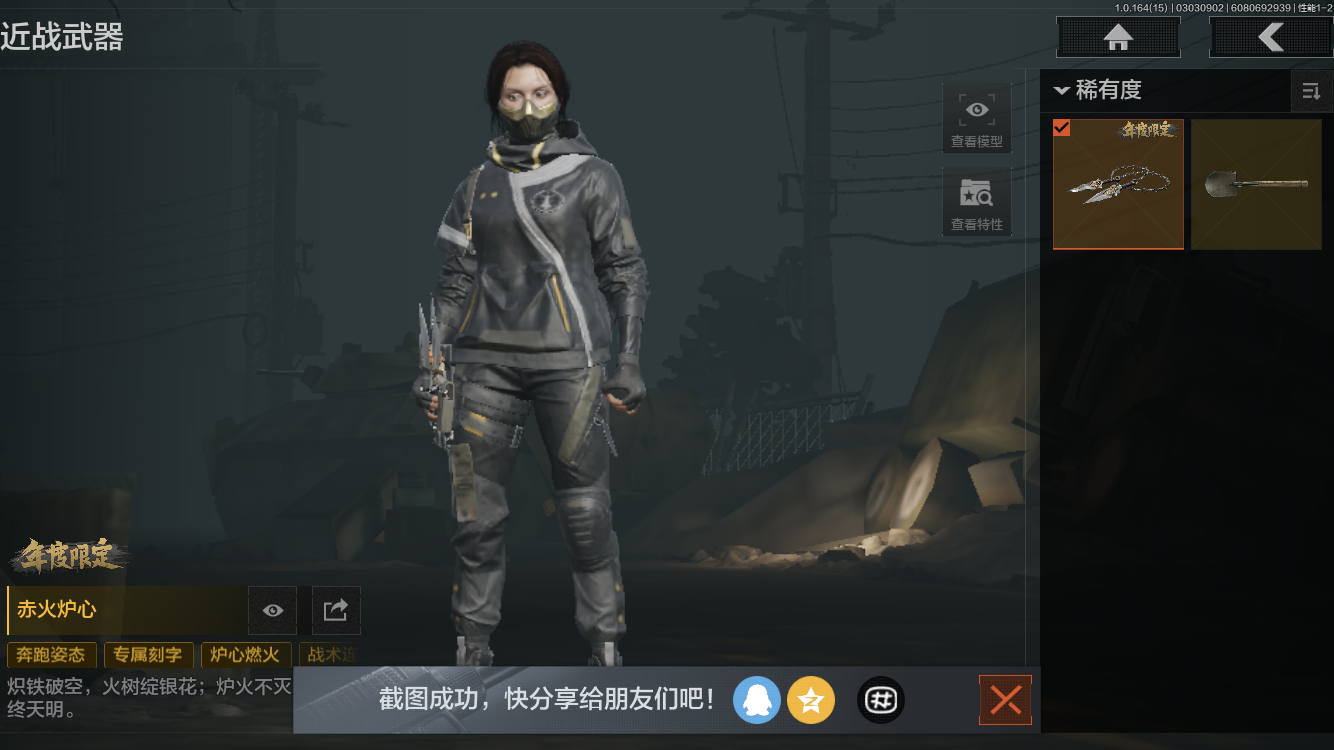
Task: Click 查看特性 to view weapon traits
Action: pos(976,202)
